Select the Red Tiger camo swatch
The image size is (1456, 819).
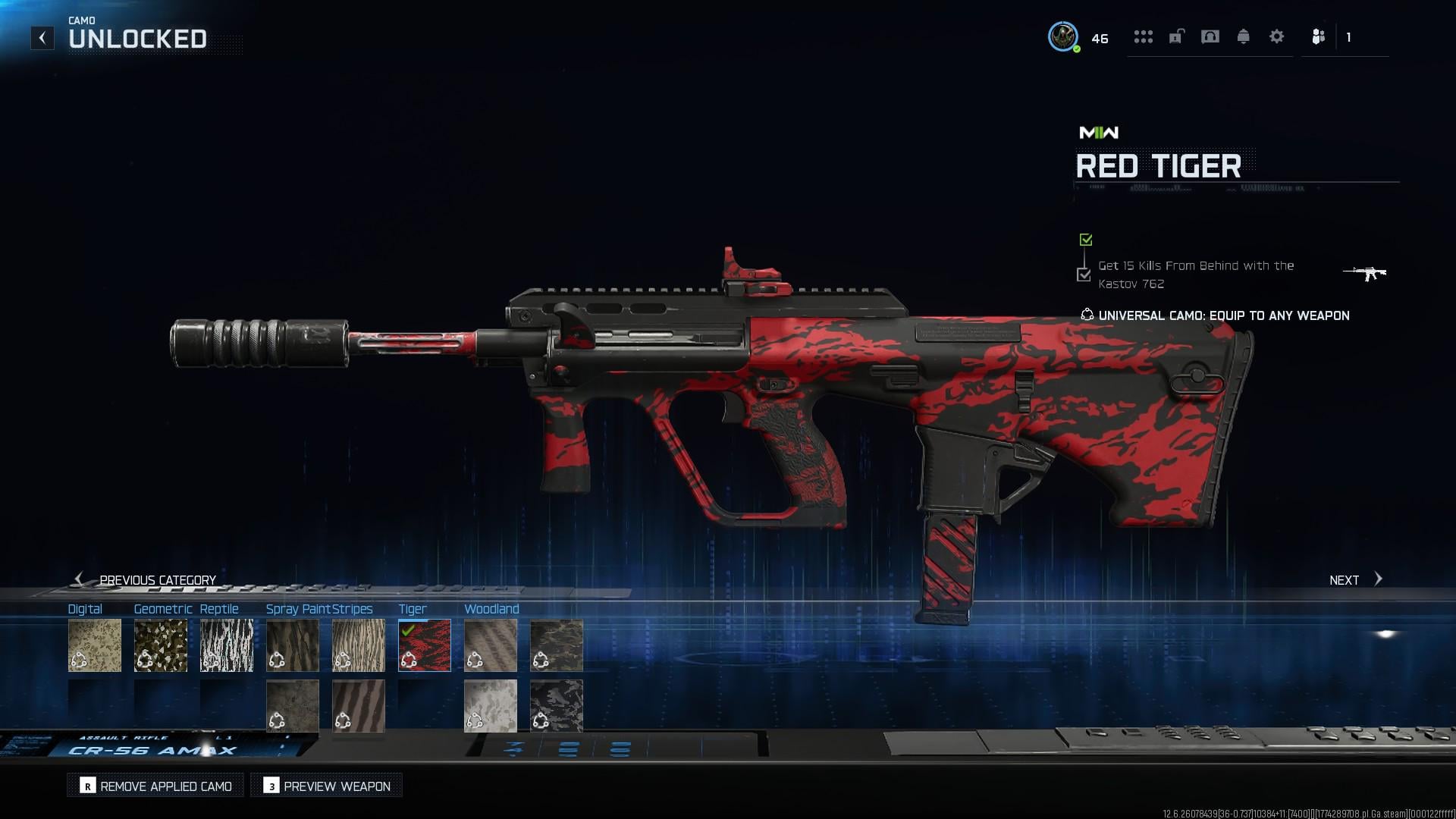pyautogui.click(x=425, y=645)
